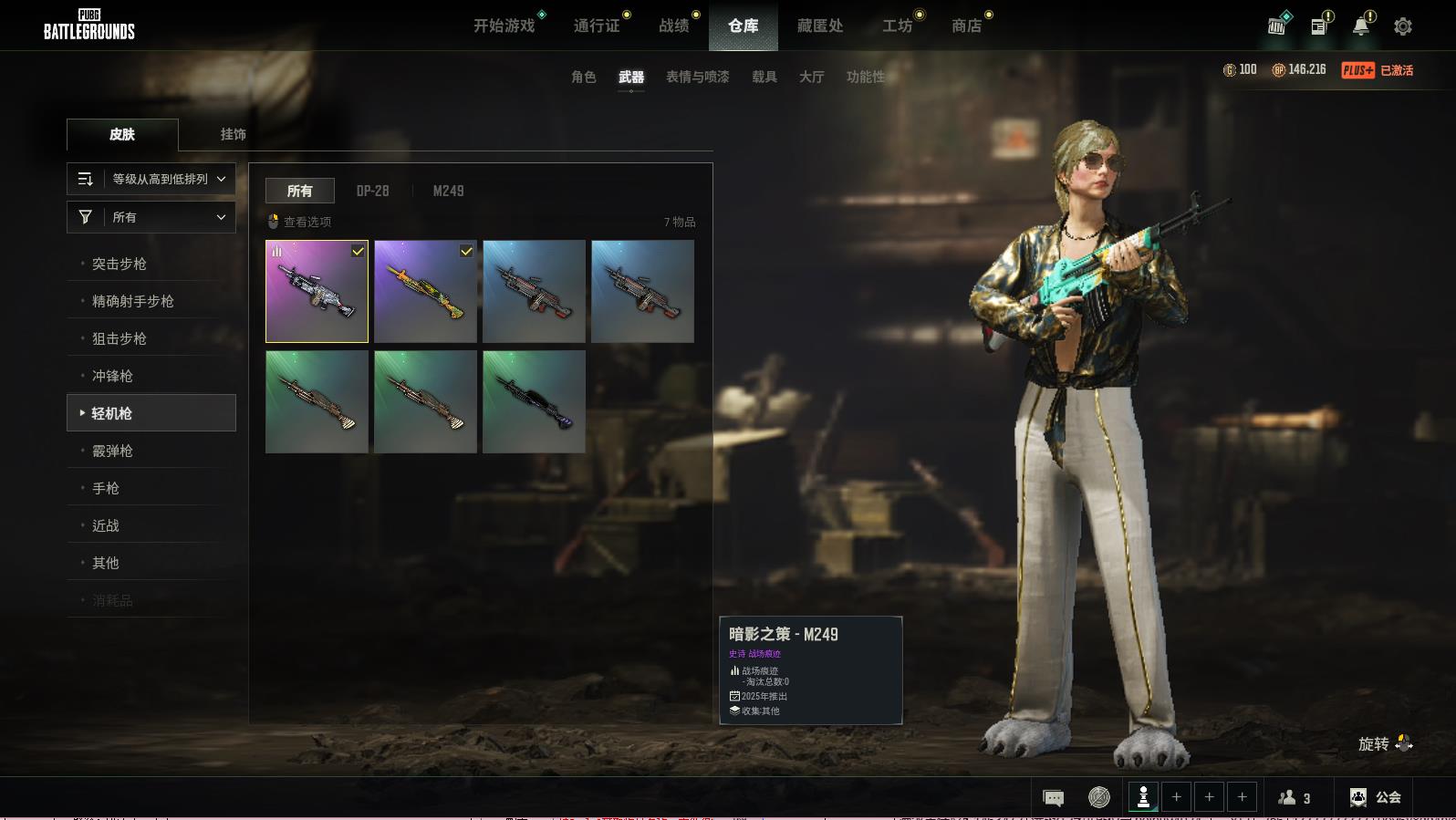Viewport: 1456px width, 820px height.
Task: Select the 暗影之策 M249 skin thumbnail
Action: point(317,291)
